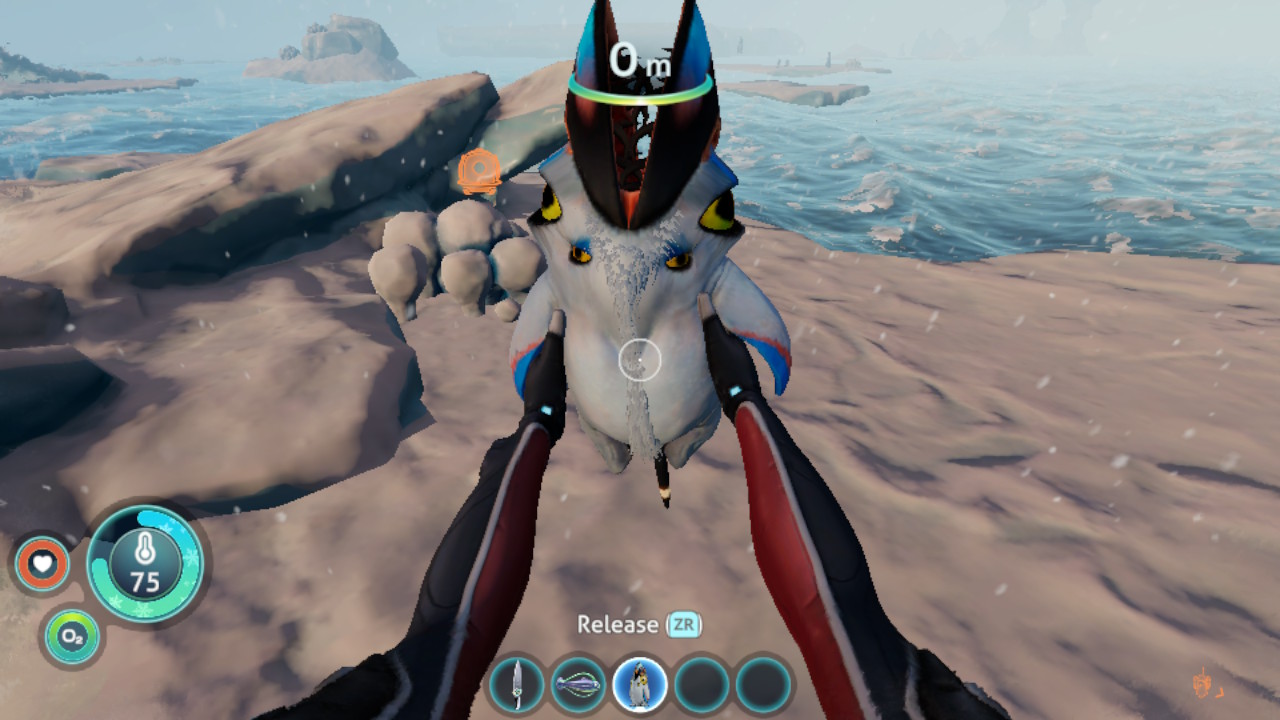Click the green arc above the depth display
The image size is (1280, 720).
pyautogui.click(x=638, y=99)
